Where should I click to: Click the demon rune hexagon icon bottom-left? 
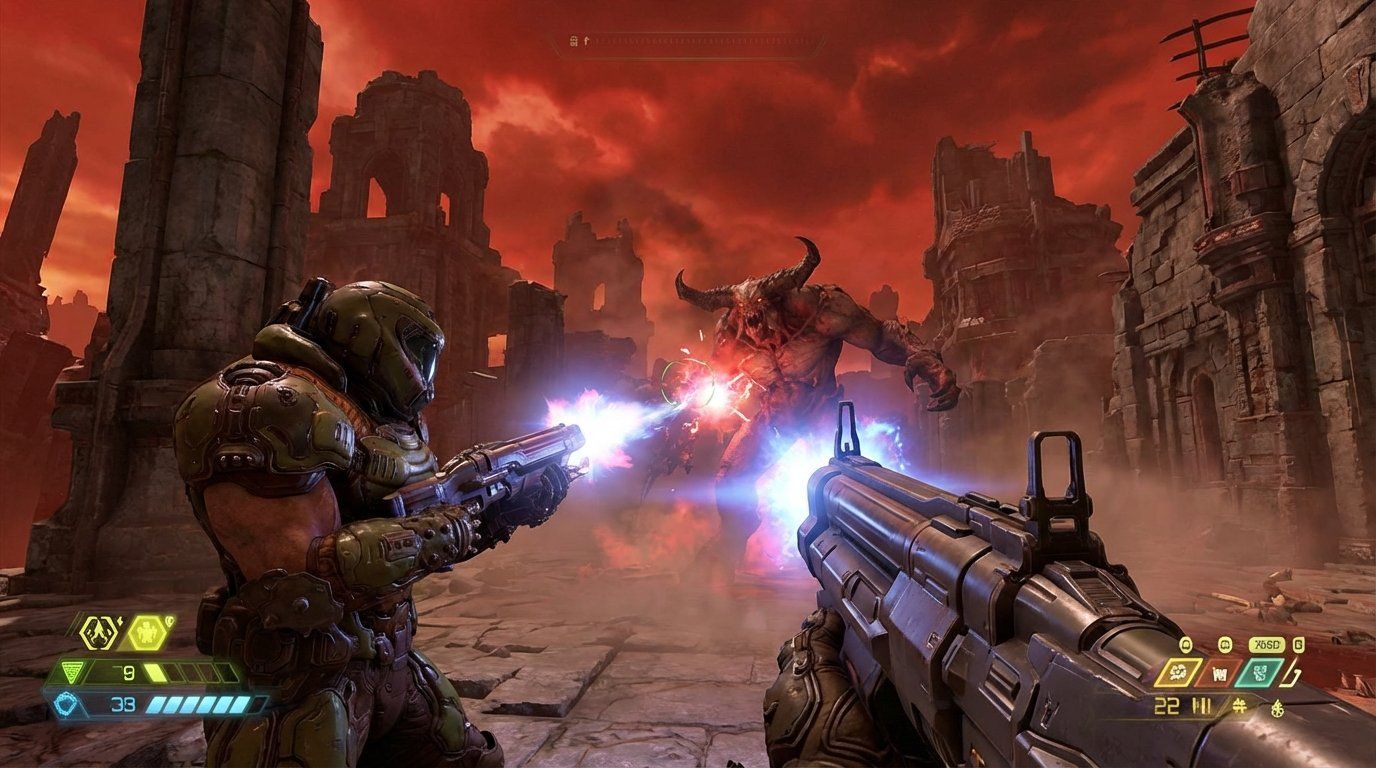tap(99, 631)
